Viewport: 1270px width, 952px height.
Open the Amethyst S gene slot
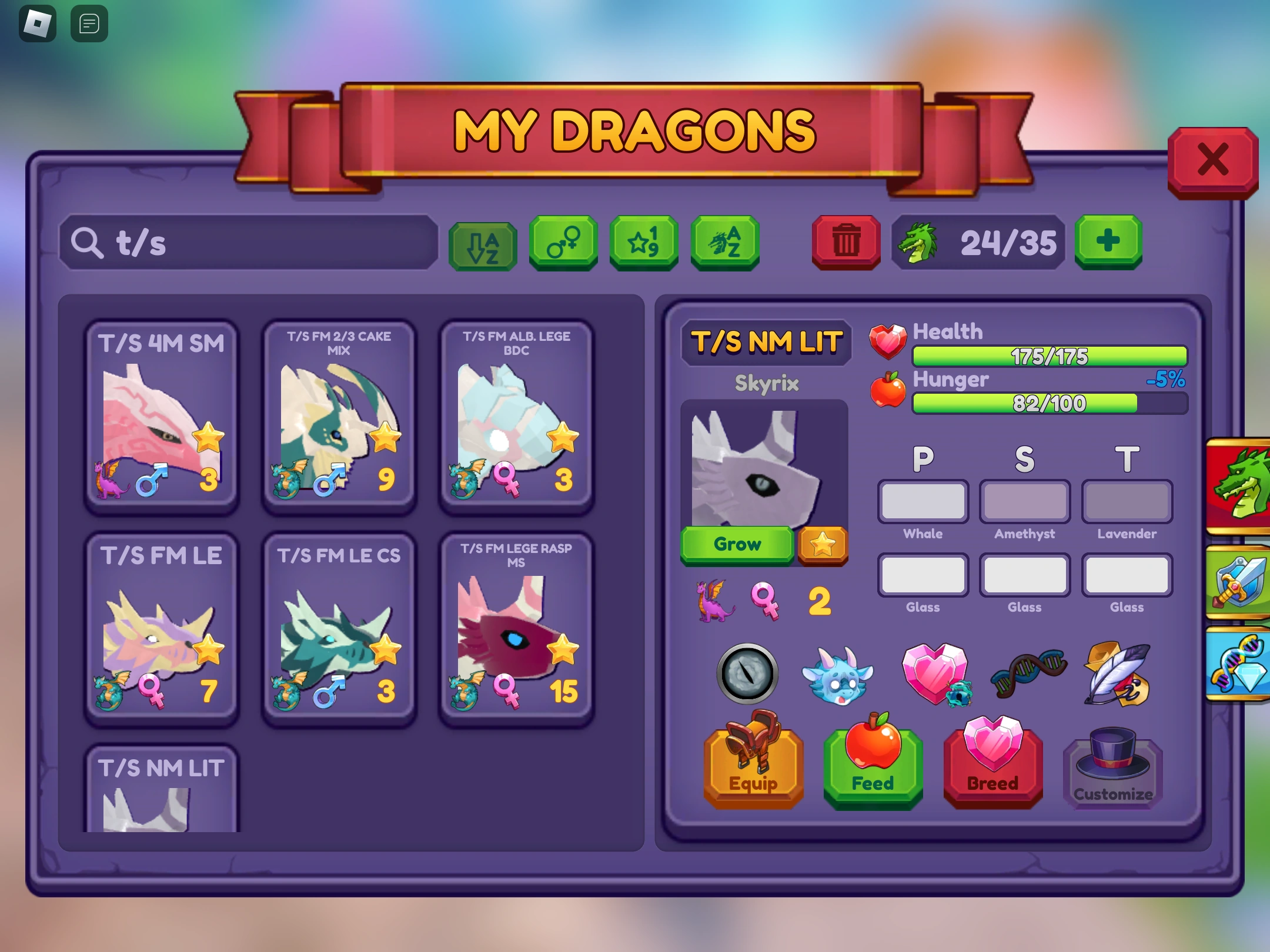tap(1024, 502)
